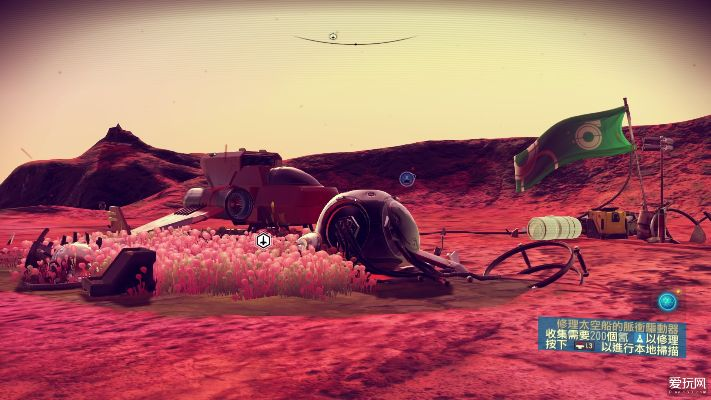Screen dimensions: 711x400
Task: Click the glowing teal orb above the objective panel
Action: coord(667,300)
